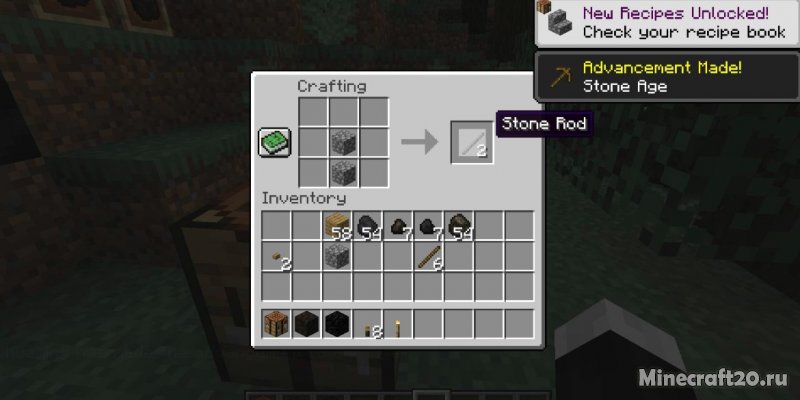Image resolution: width=800 pixels, height=400 pixels.
Task: Select the crafting table in the hotbar
Action: (277, 324)
